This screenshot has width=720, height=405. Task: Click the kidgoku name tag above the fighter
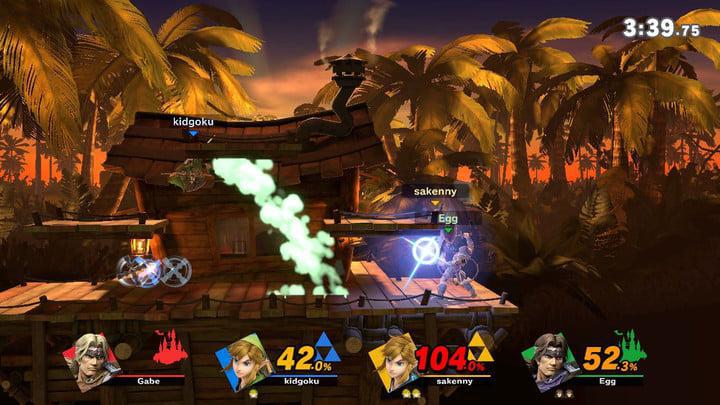193,122
